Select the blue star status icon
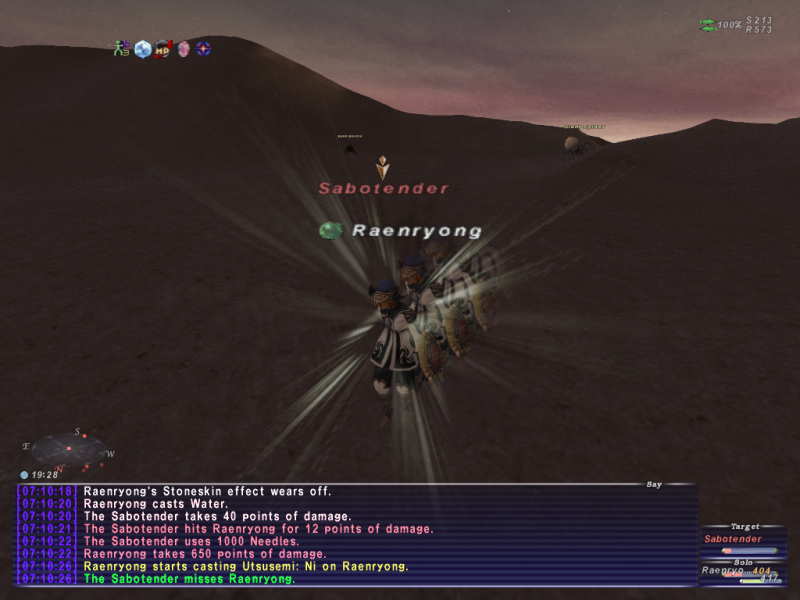 (203, 48)
